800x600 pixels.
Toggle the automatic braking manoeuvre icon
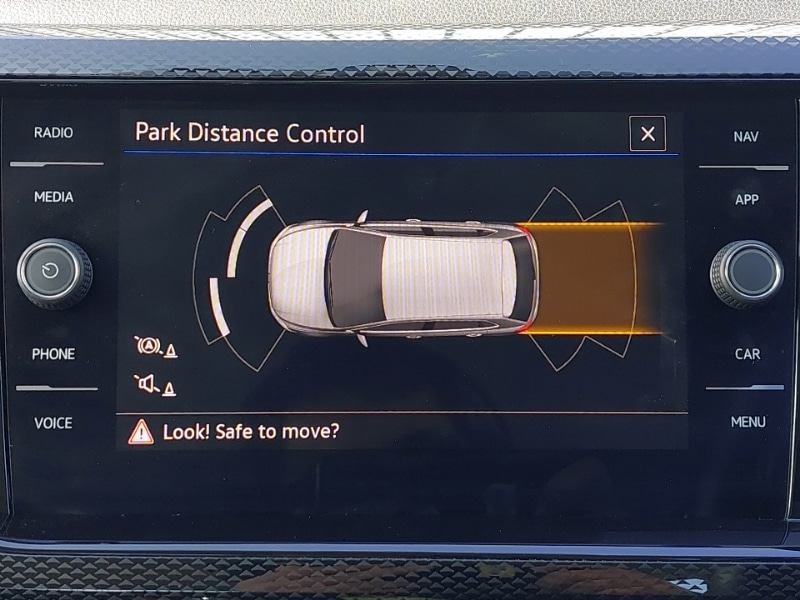pos(154,347)
